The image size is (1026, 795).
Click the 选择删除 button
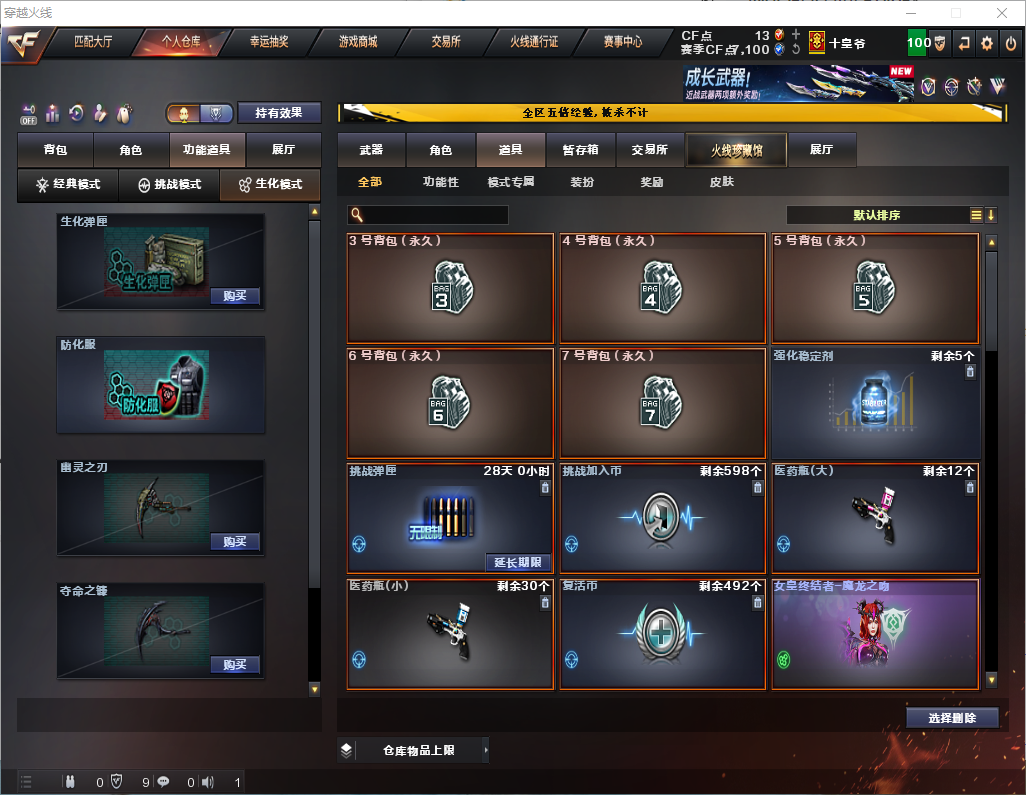(x=951, y=718)
